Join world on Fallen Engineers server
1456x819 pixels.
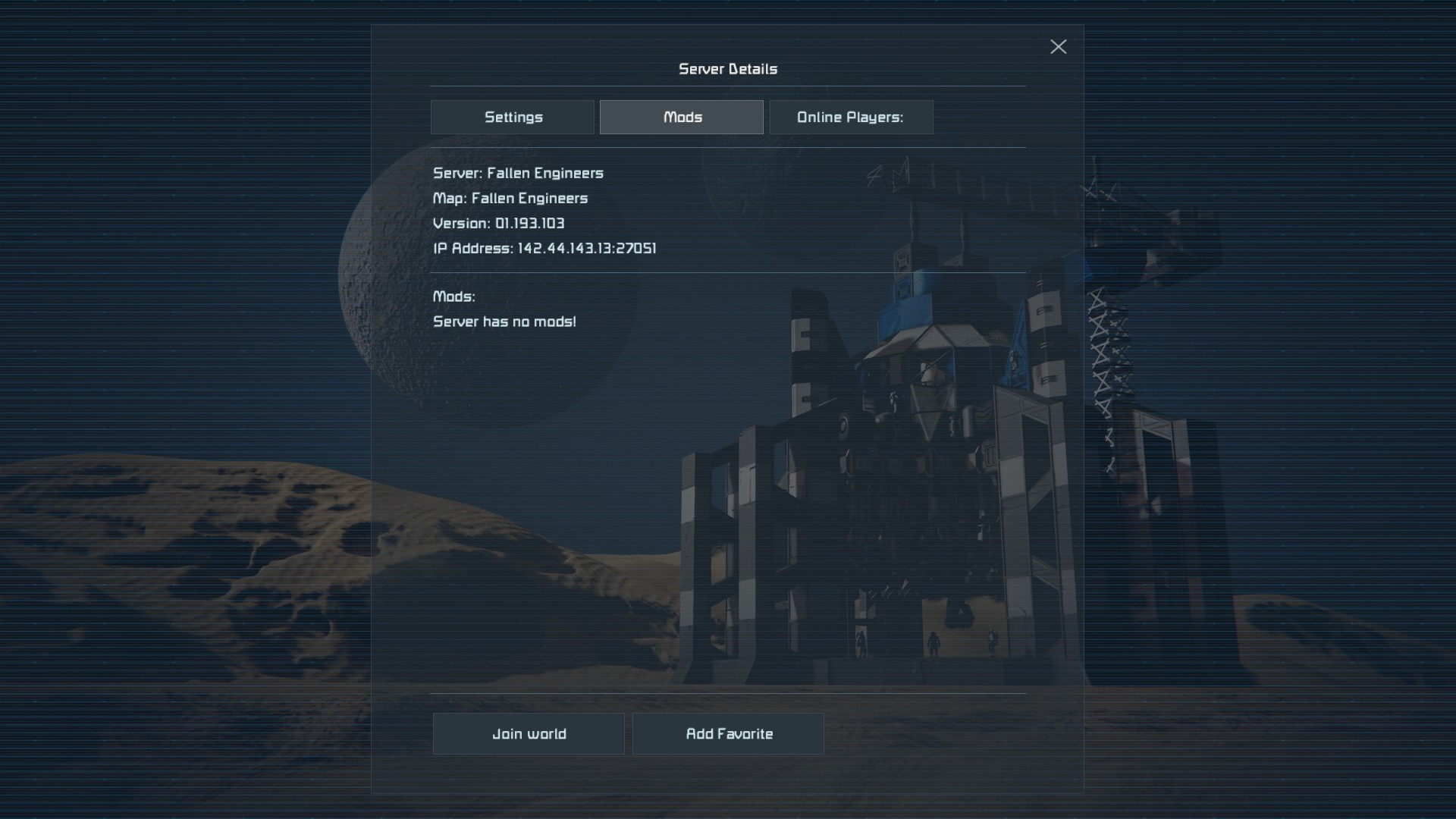(529, 733)
